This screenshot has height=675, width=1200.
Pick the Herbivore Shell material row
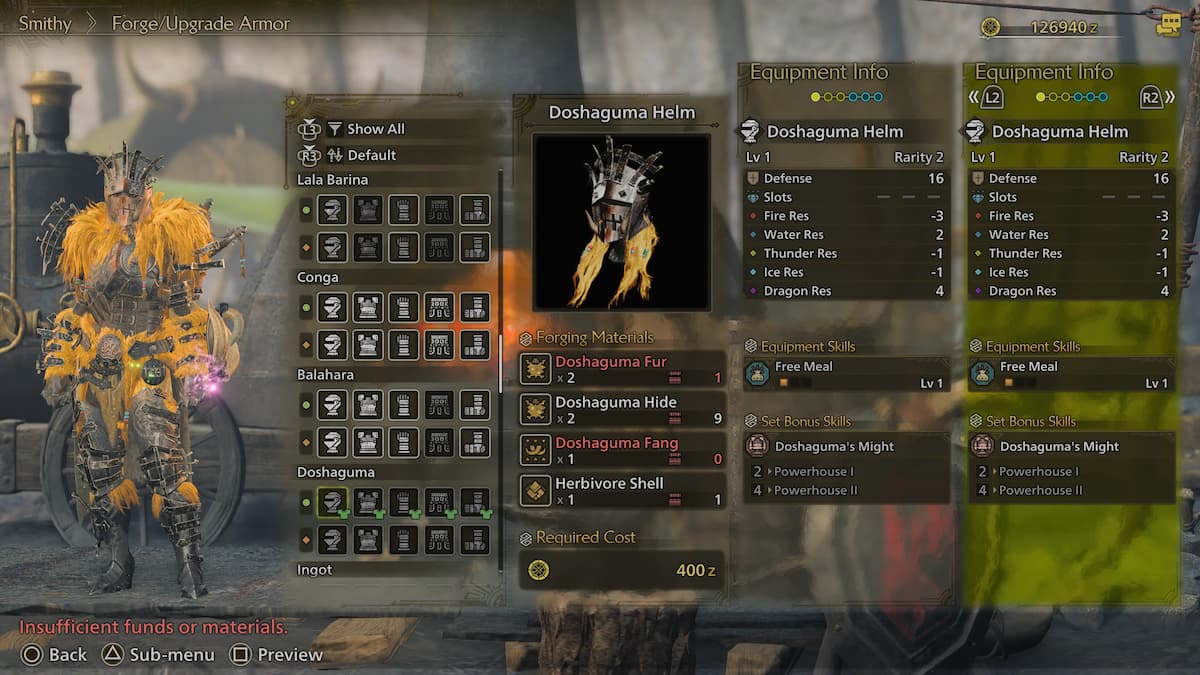[x=622, y=491]
